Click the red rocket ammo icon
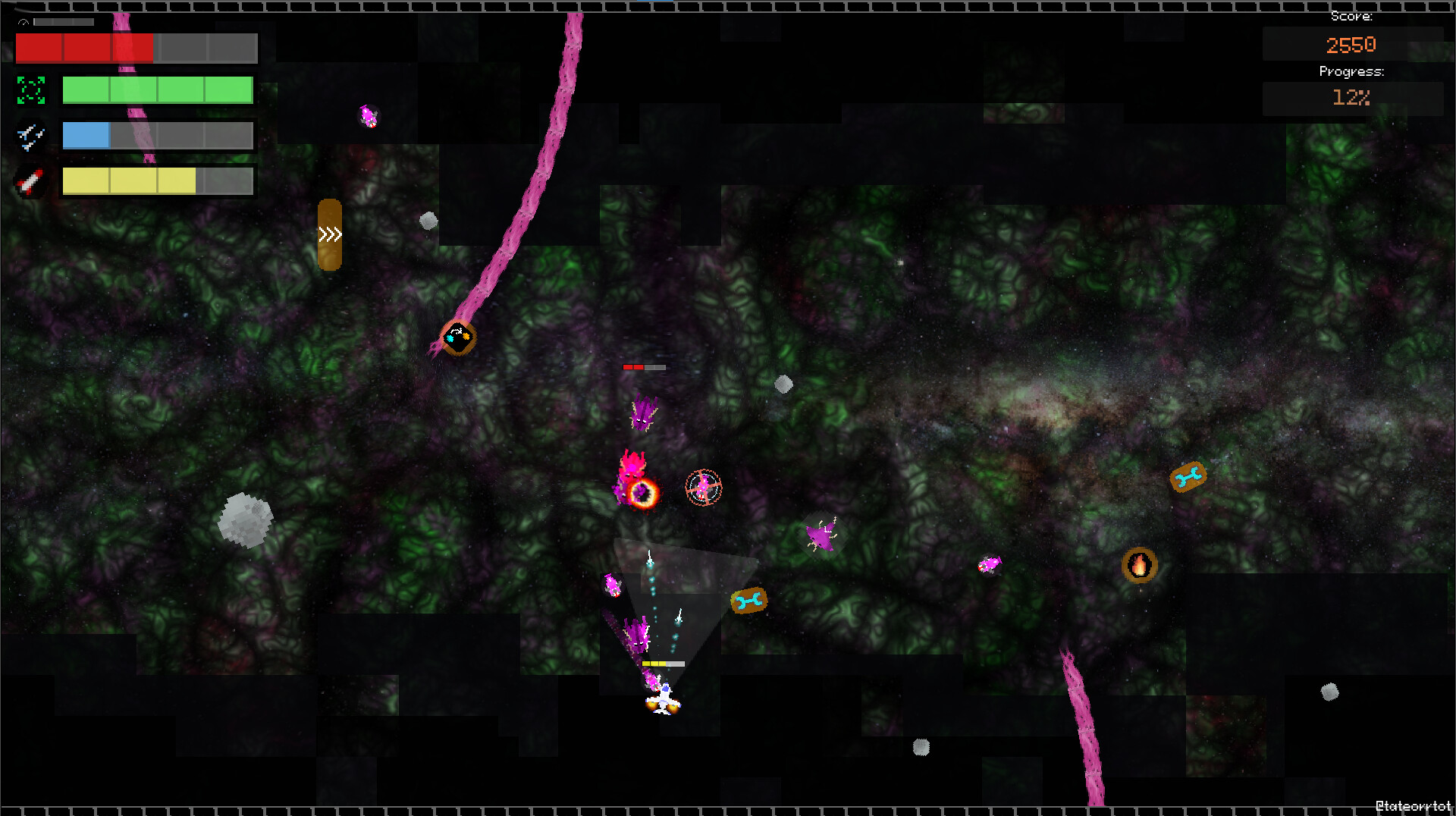This screenshot has width=1456, height=816. 30,180
